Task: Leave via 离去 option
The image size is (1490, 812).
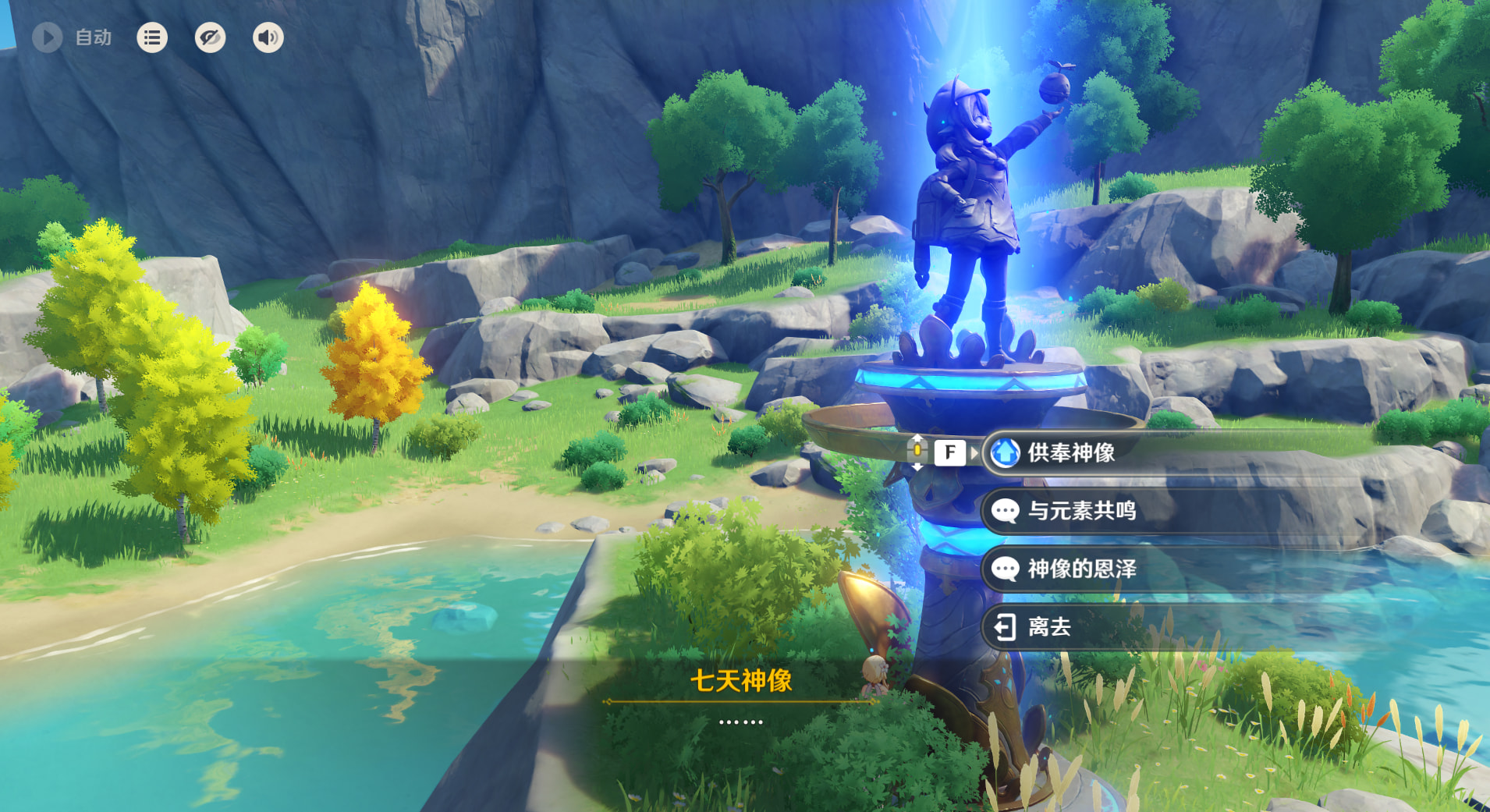Action: 1049,626
